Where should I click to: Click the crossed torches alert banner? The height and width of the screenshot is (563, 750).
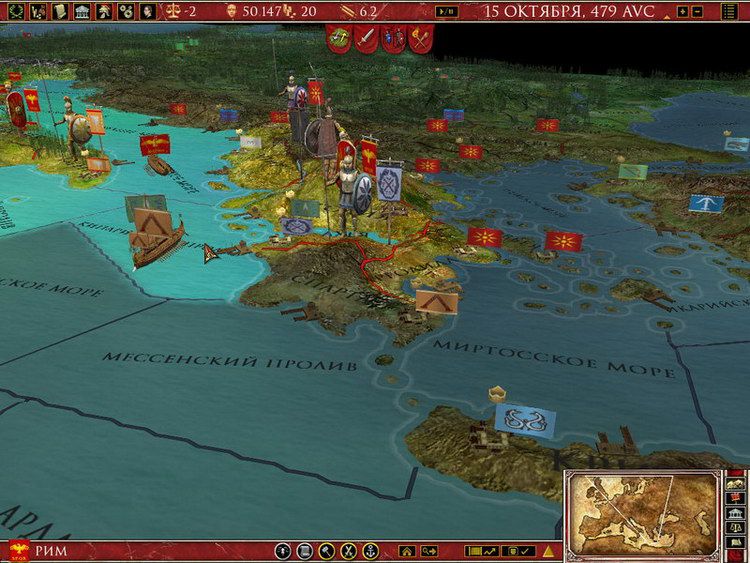418,38
